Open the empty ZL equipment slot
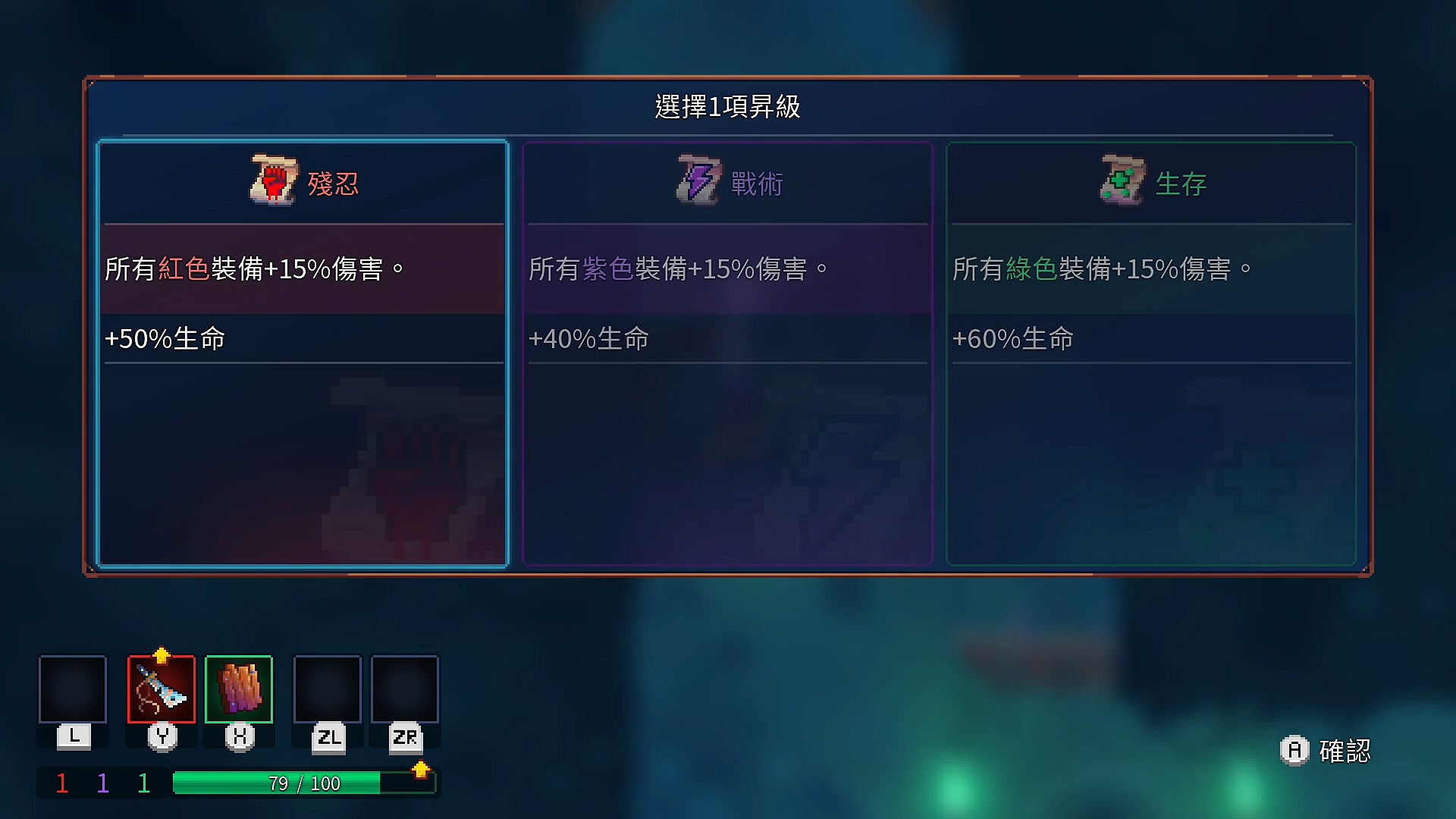The height and width of the screenshot is (819, 1456). point(327,690)
